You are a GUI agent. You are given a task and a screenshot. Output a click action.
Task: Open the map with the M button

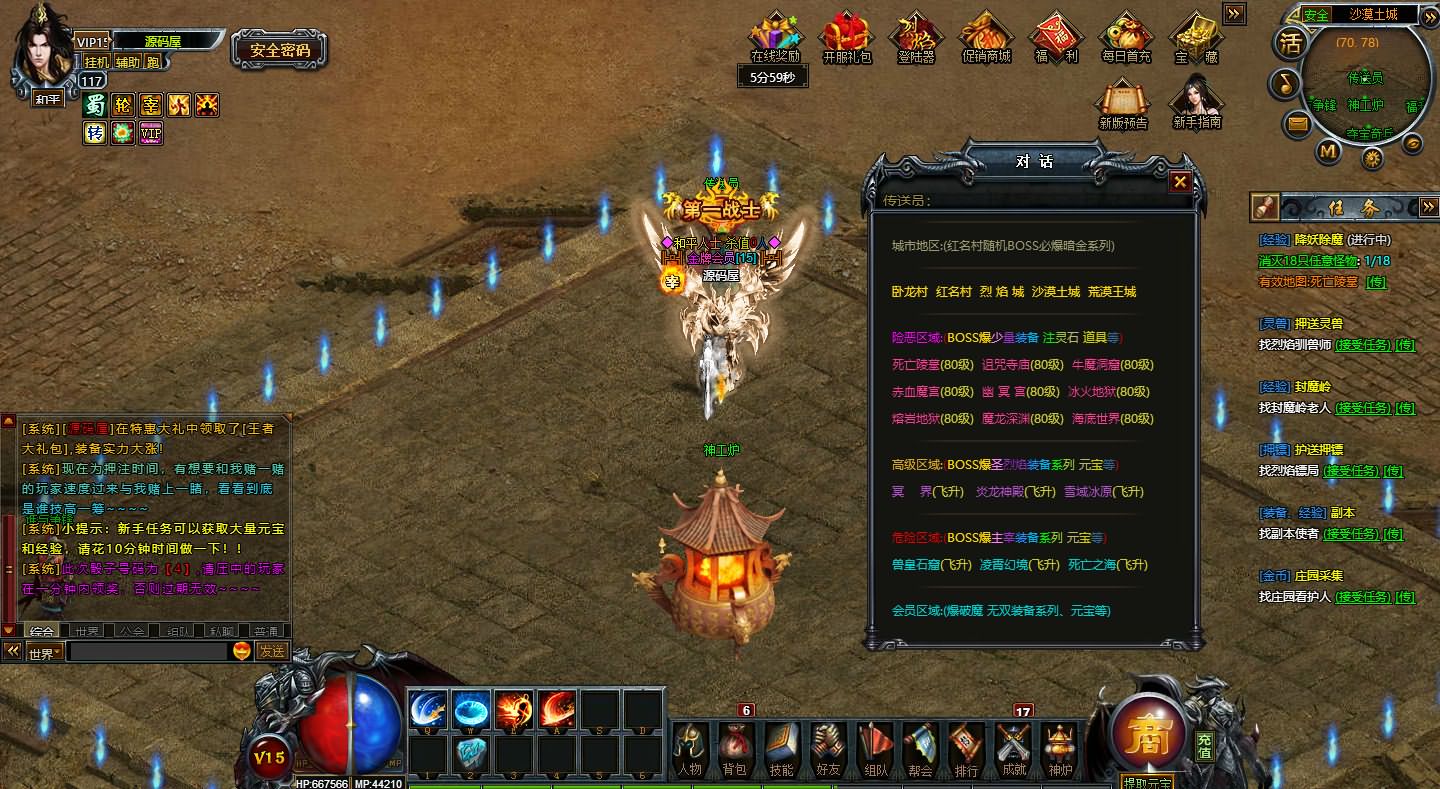1328,151
